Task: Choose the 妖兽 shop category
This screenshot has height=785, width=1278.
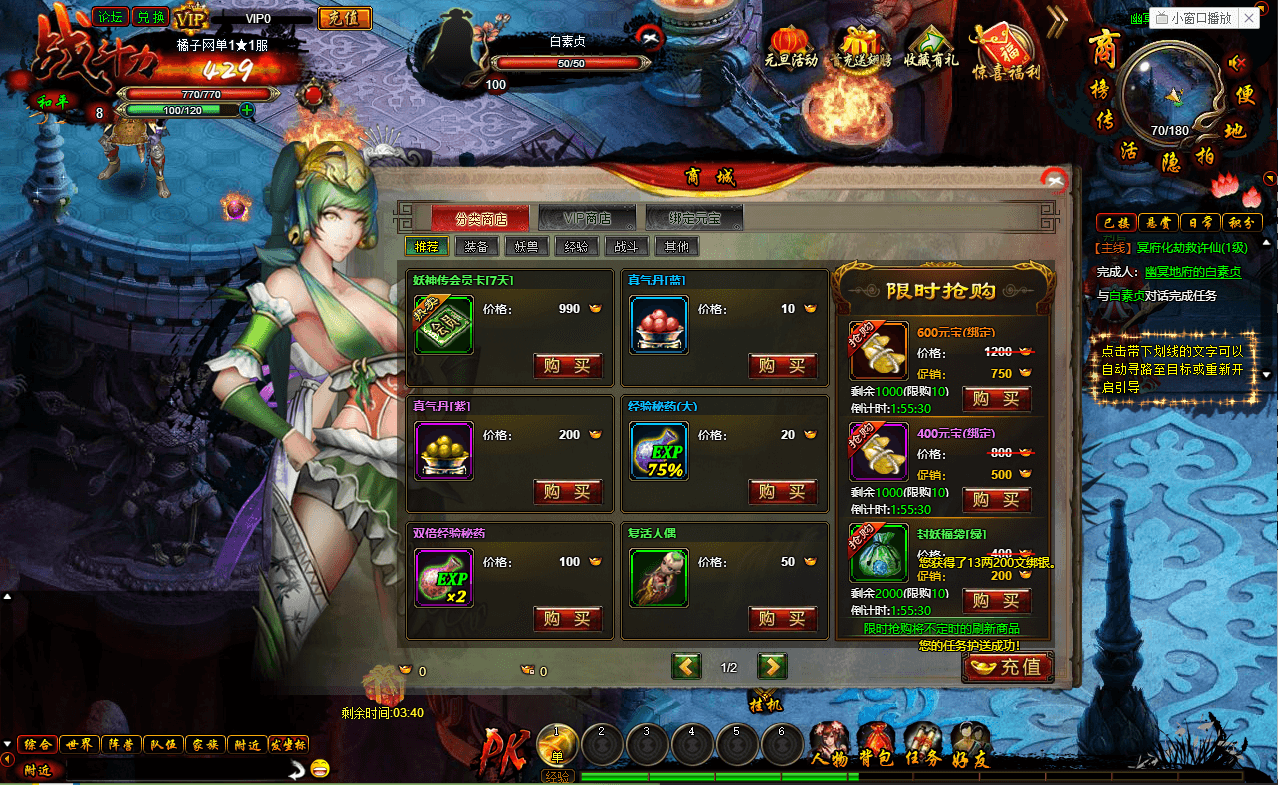Action: 526,246
